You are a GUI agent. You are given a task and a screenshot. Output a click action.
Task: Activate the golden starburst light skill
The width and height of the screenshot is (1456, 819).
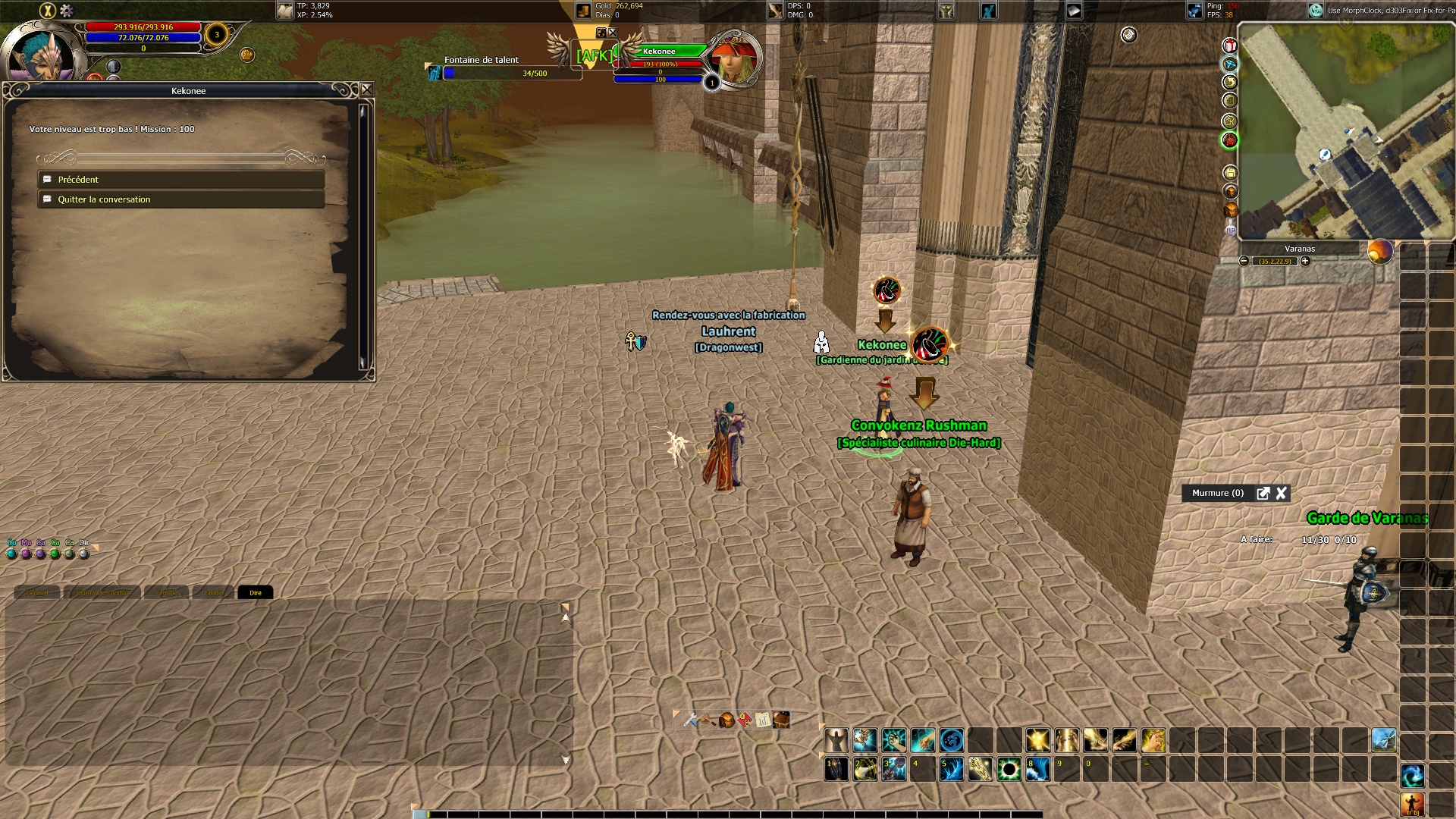pos(1037,739)
